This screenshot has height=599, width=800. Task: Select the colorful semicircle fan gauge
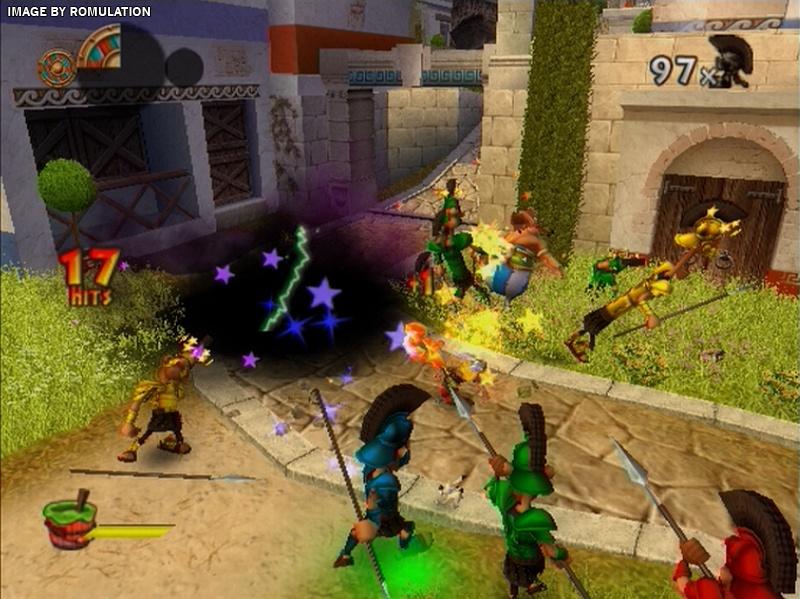[x=101, y=50]
